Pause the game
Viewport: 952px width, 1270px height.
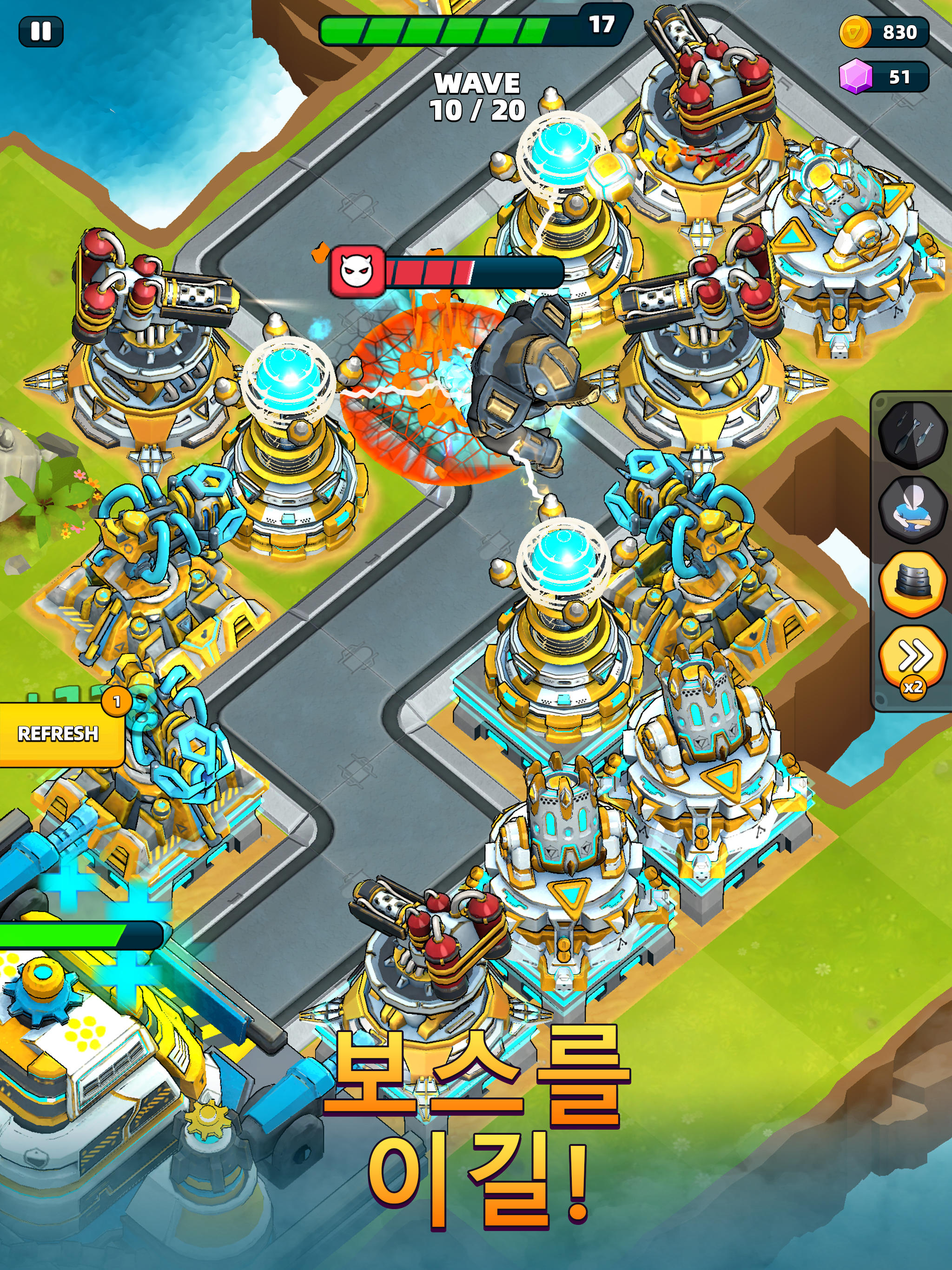click(39, 30)
